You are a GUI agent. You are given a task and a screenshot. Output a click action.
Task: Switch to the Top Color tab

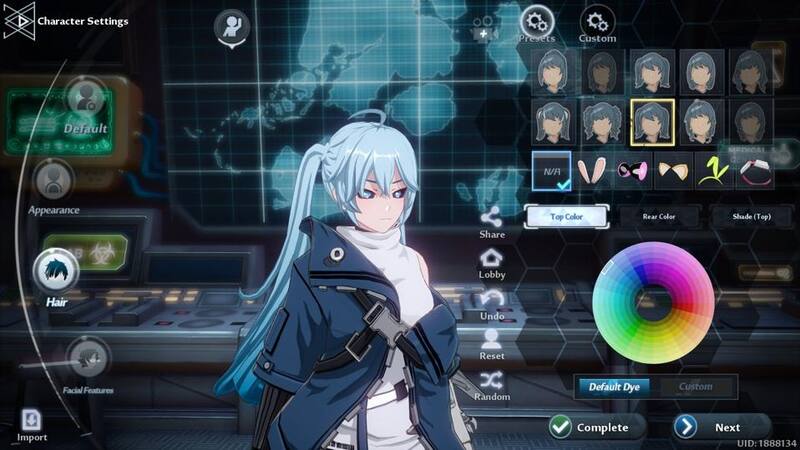pyautogui.click(x=566, y=215)
